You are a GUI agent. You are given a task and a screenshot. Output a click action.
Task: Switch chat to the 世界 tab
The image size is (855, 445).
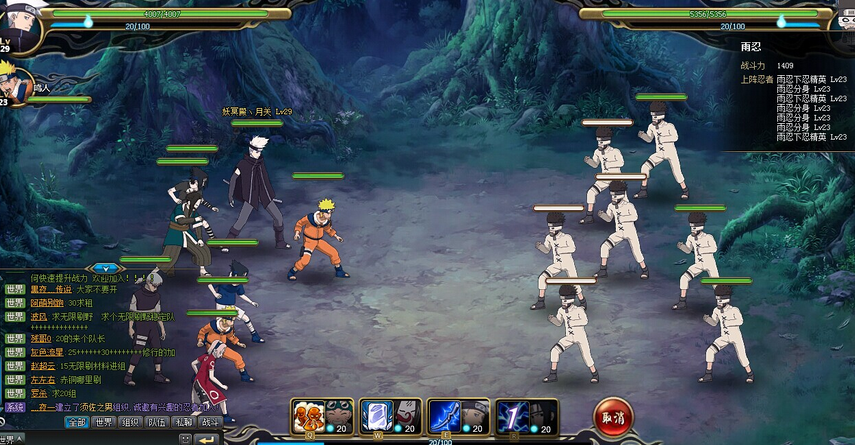click(104, 422)
